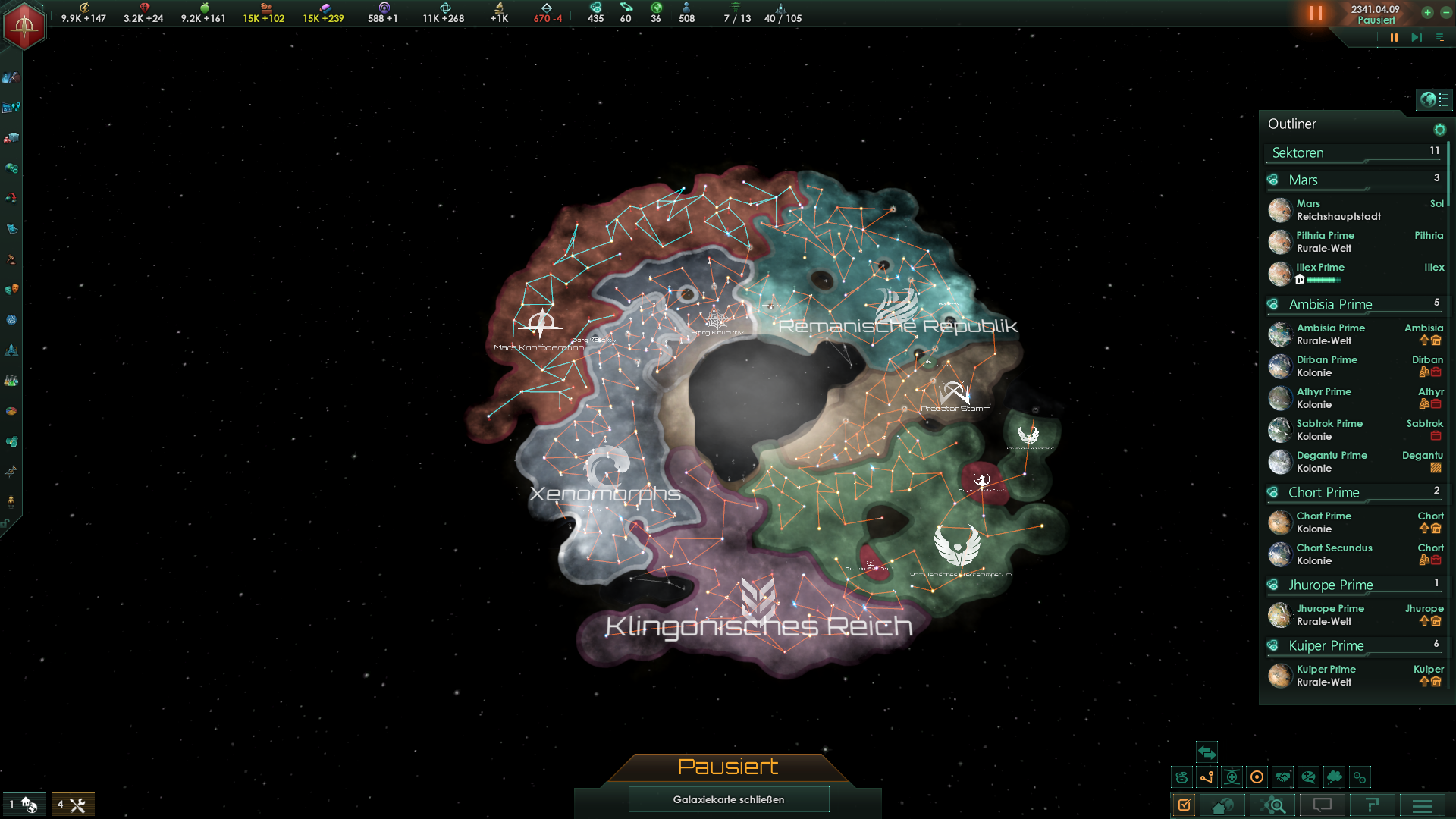Toggle the large orange pause button beside the date
Image resolution: width=1456 pixels, height=819 pixels.
coord(1316,14)
